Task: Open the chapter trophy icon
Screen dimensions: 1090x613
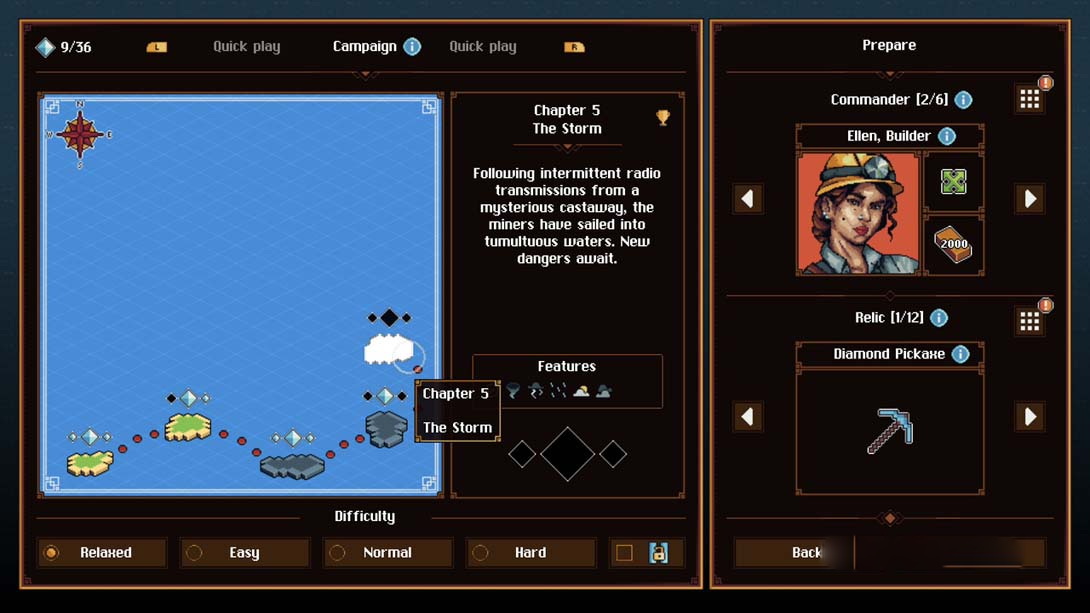Action: (663, 118)
